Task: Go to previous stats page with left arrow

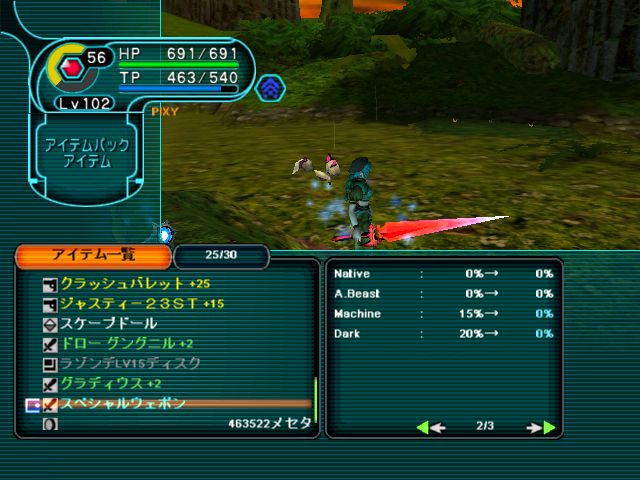Action: point(430,427)
